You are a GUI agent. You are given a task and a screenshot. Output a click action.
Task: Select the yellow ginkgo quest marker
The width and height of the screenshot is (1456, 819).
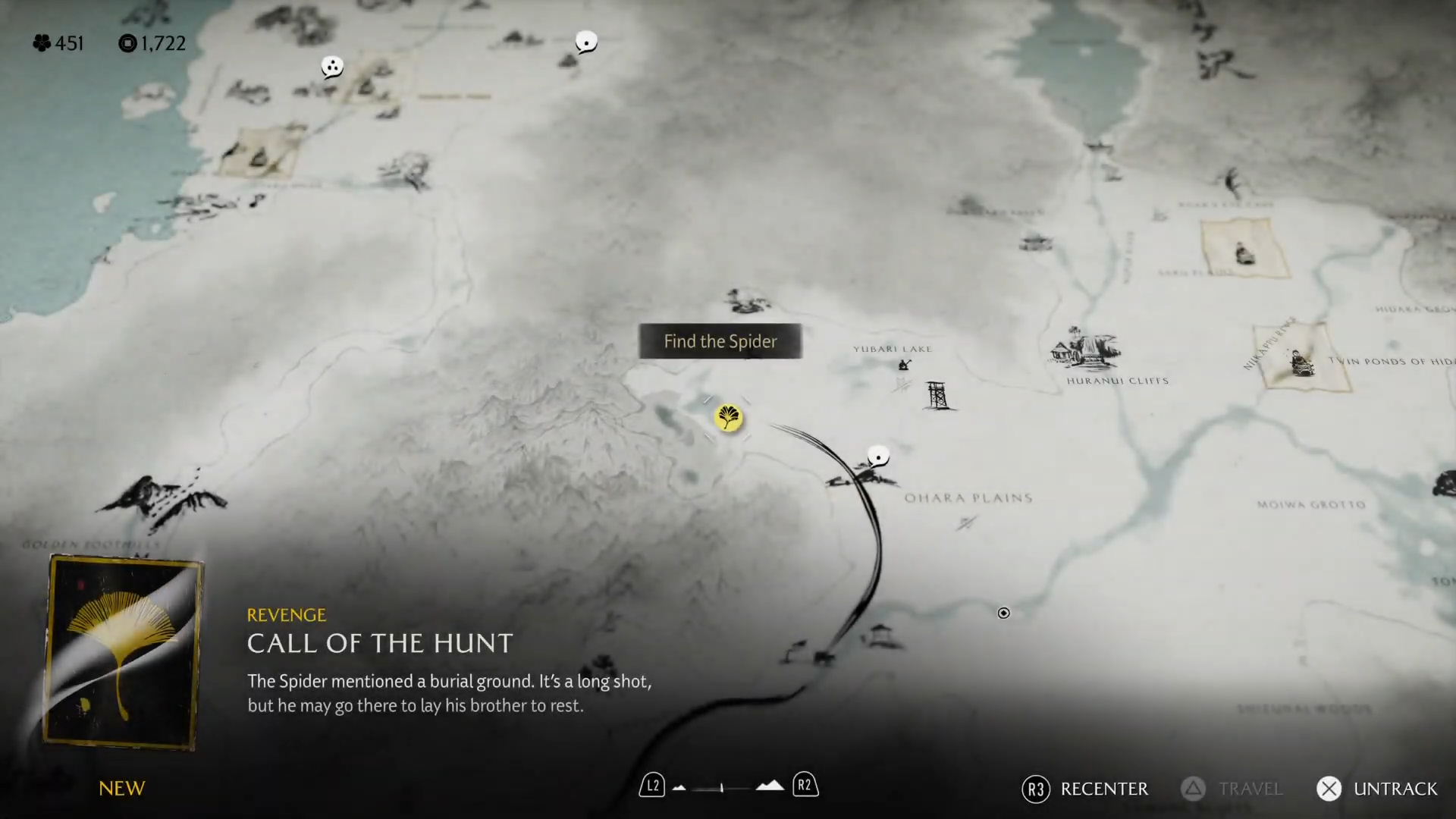[728, 417]
